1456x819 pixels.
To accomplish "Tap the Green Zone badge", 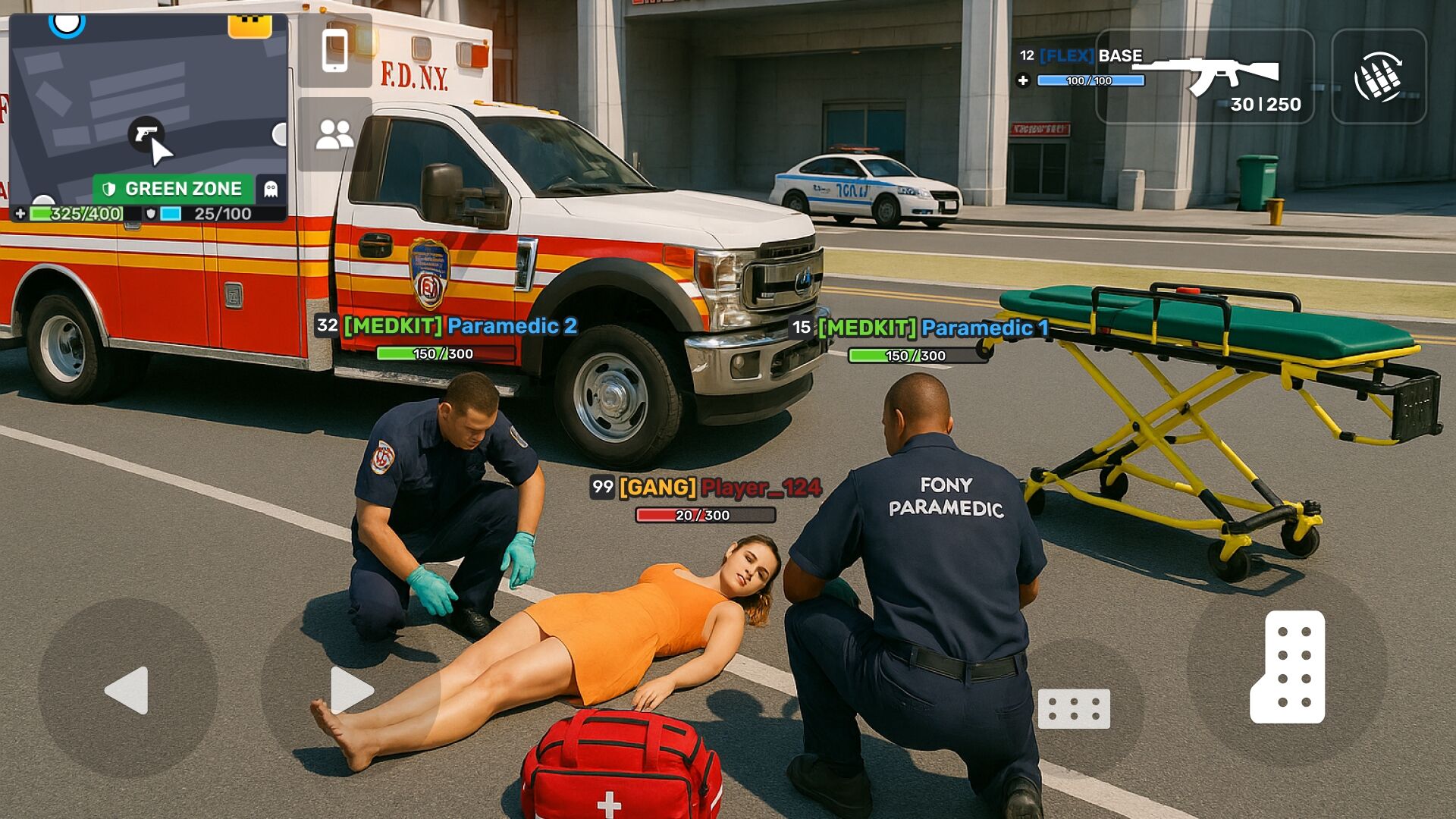I will click(173, 189).
